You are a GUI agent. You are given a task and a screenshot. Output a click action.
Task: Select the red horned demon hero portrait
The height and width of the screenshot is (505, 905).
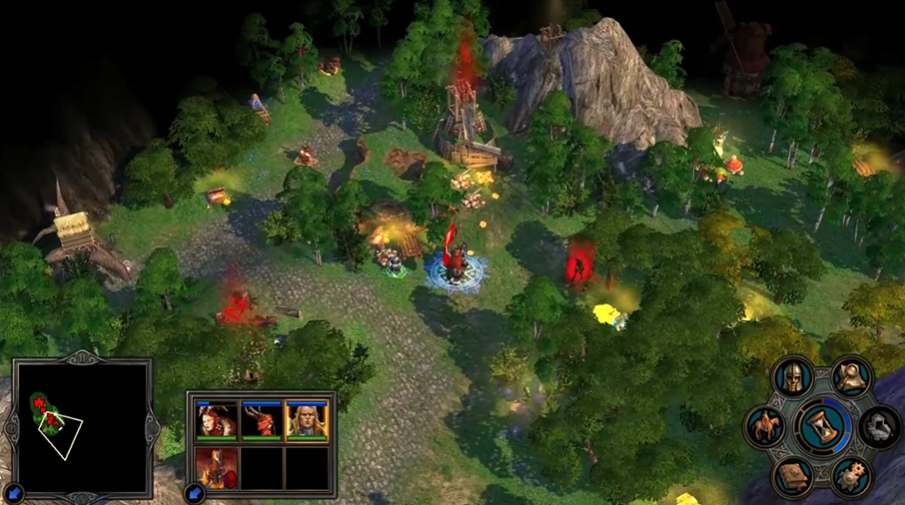pyautogui.click(x=261, y=421)
